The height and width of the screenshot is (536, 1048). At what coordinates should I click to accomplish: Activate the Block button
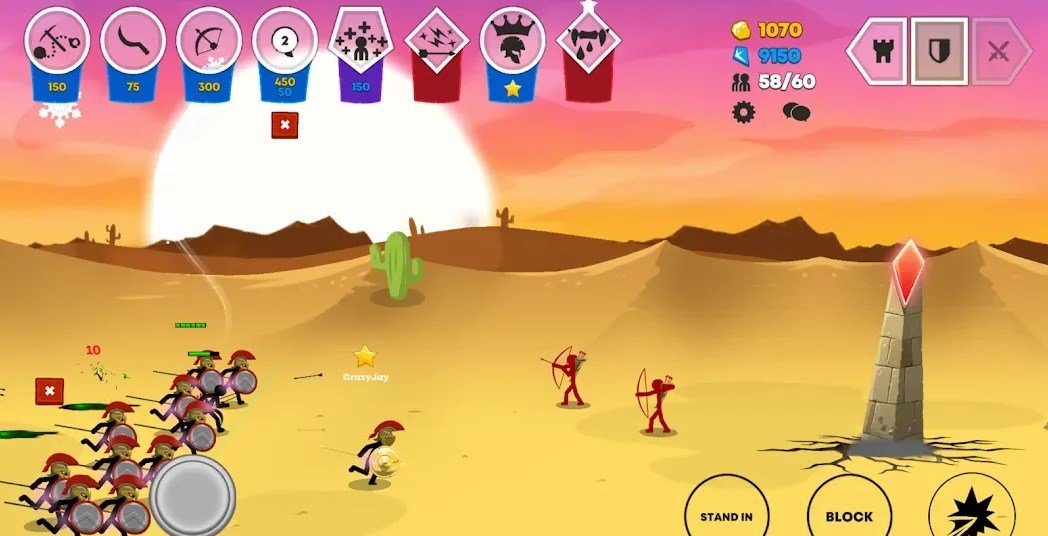tap(849, 515)
